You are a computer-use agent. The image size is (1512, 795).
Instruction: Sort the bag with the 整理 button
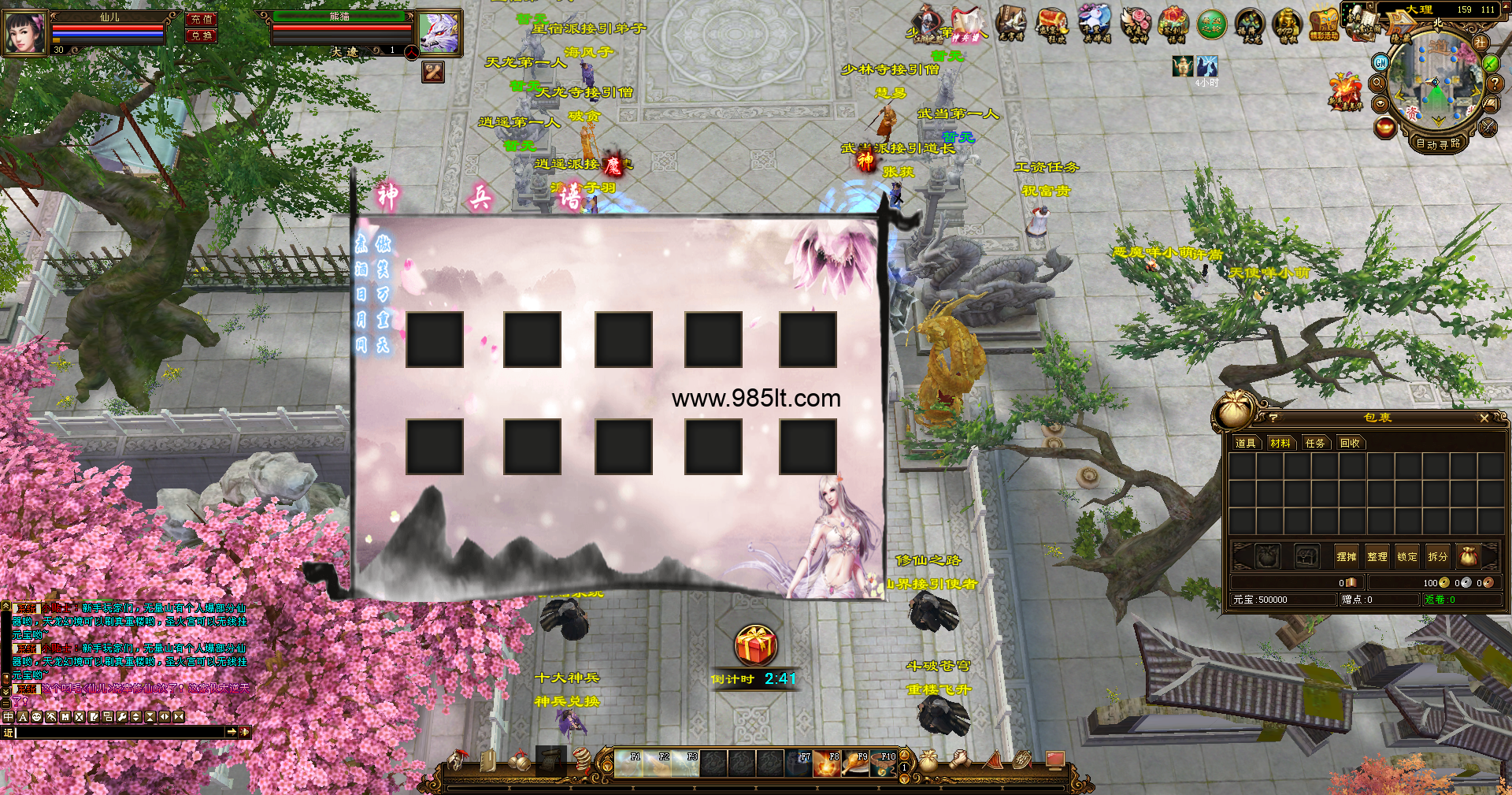[x=1377, y=556]
